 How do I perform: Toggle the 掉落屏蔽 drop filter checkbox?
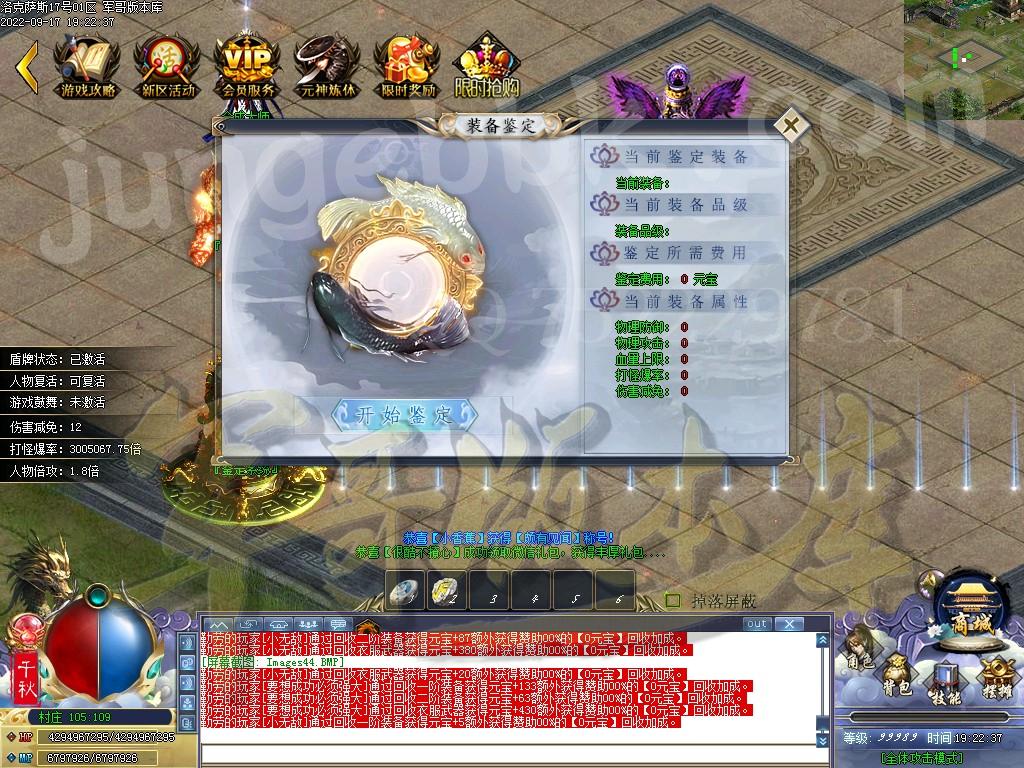pos(674,600)
